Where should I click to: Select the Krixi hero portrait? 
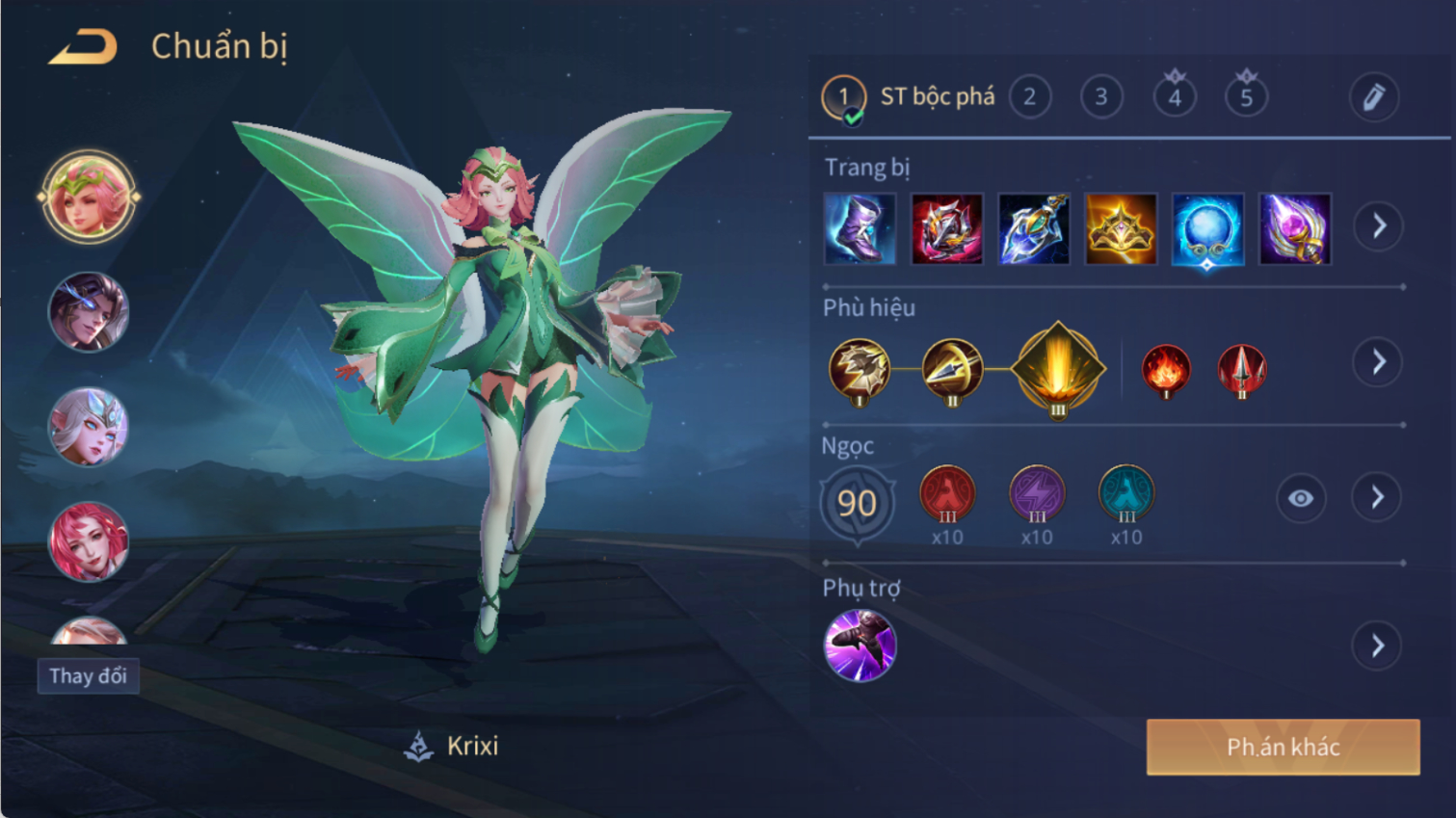pyautogui.click(x=88, y=197)
